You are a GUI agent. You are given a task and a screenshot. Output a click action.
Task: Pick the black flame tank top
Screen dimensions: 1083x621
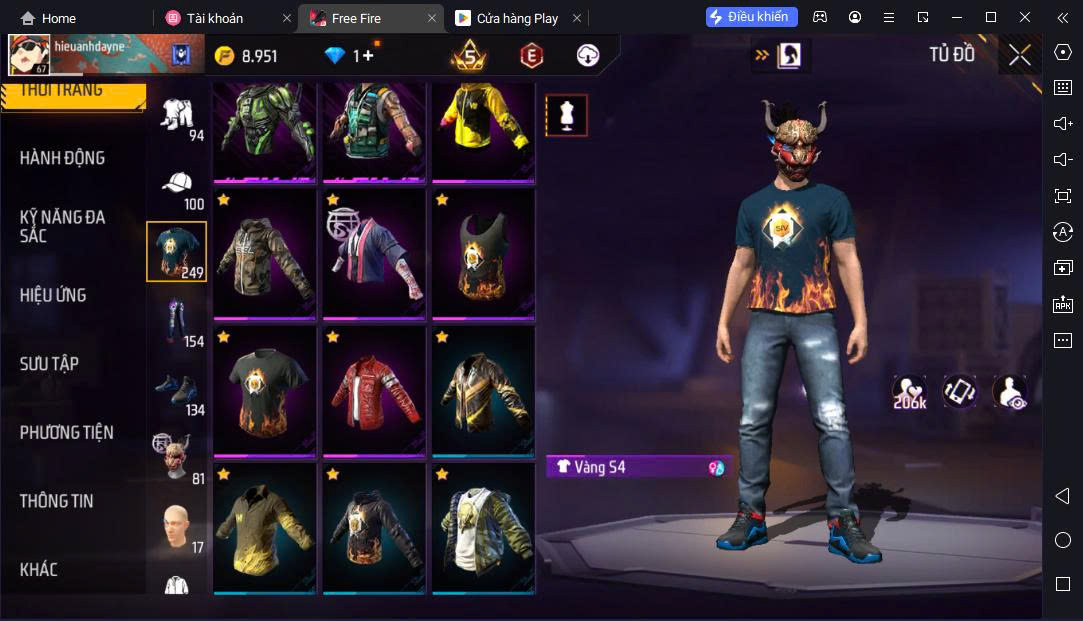[x=483, y=255]
